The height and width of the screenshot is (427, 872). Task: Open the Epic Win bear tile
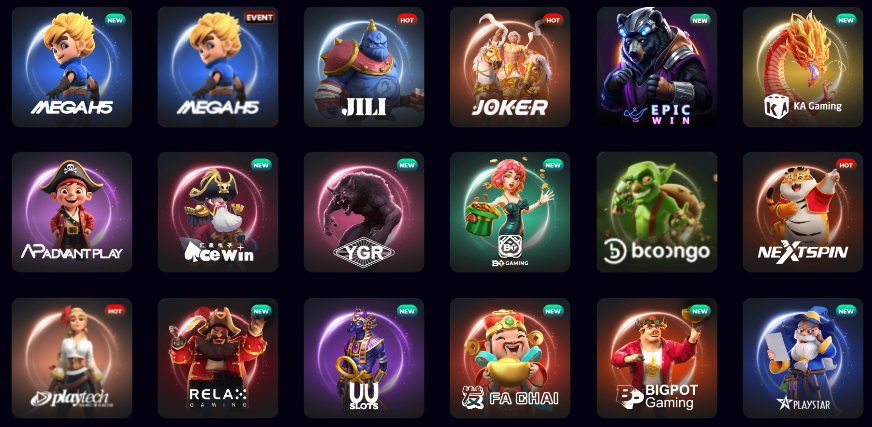click(657, 67)
